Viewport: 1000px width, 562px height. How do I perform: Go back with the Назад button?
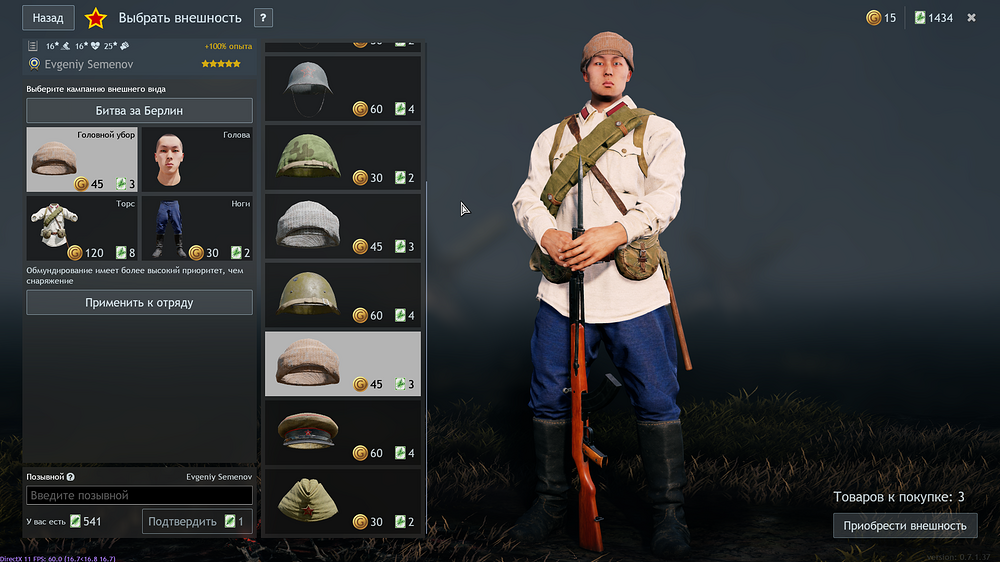48,18
